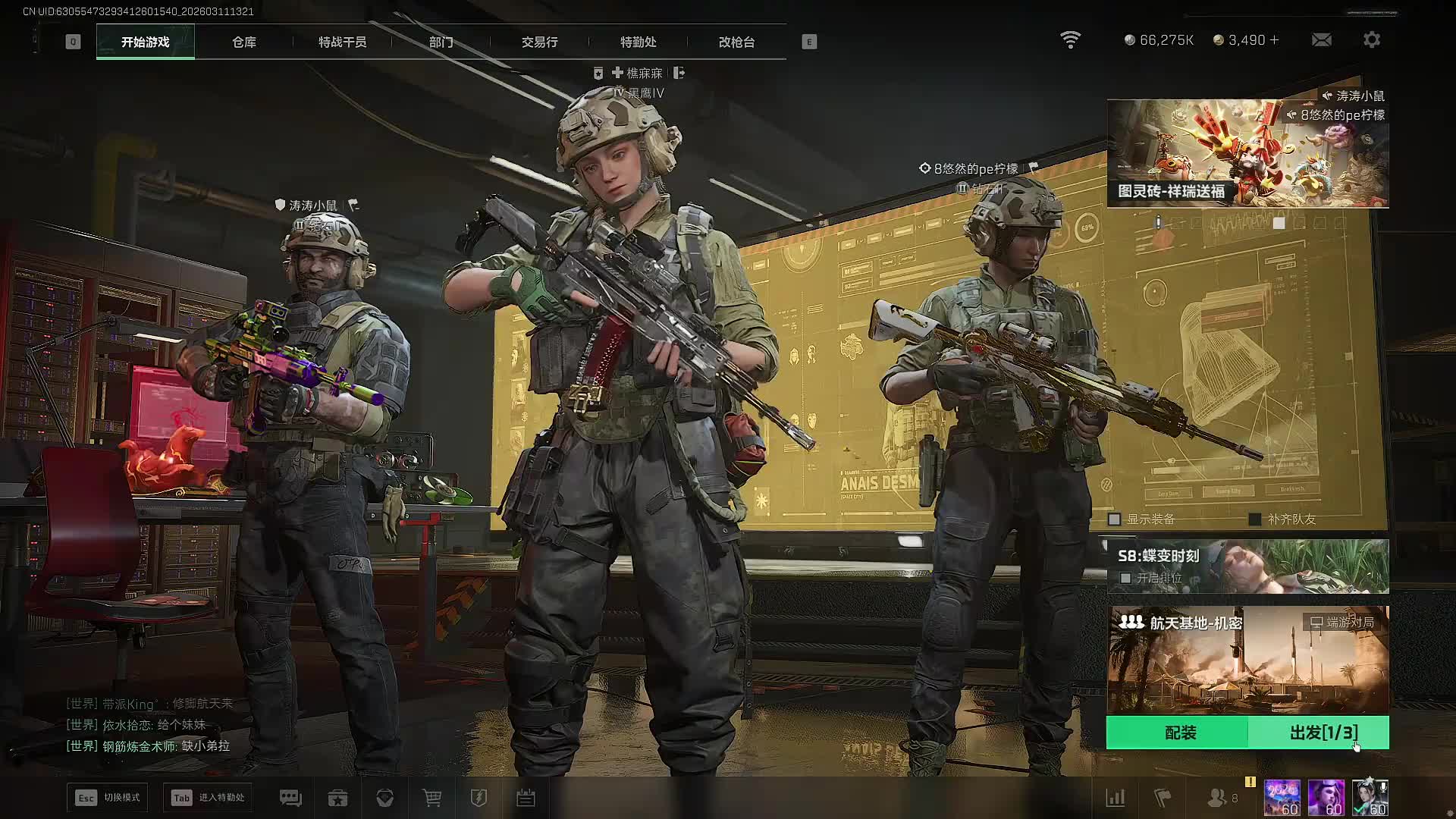Screen dimensions: 1456x819
Task: Open the 特战干员 tab
Action: click(342, 42)
